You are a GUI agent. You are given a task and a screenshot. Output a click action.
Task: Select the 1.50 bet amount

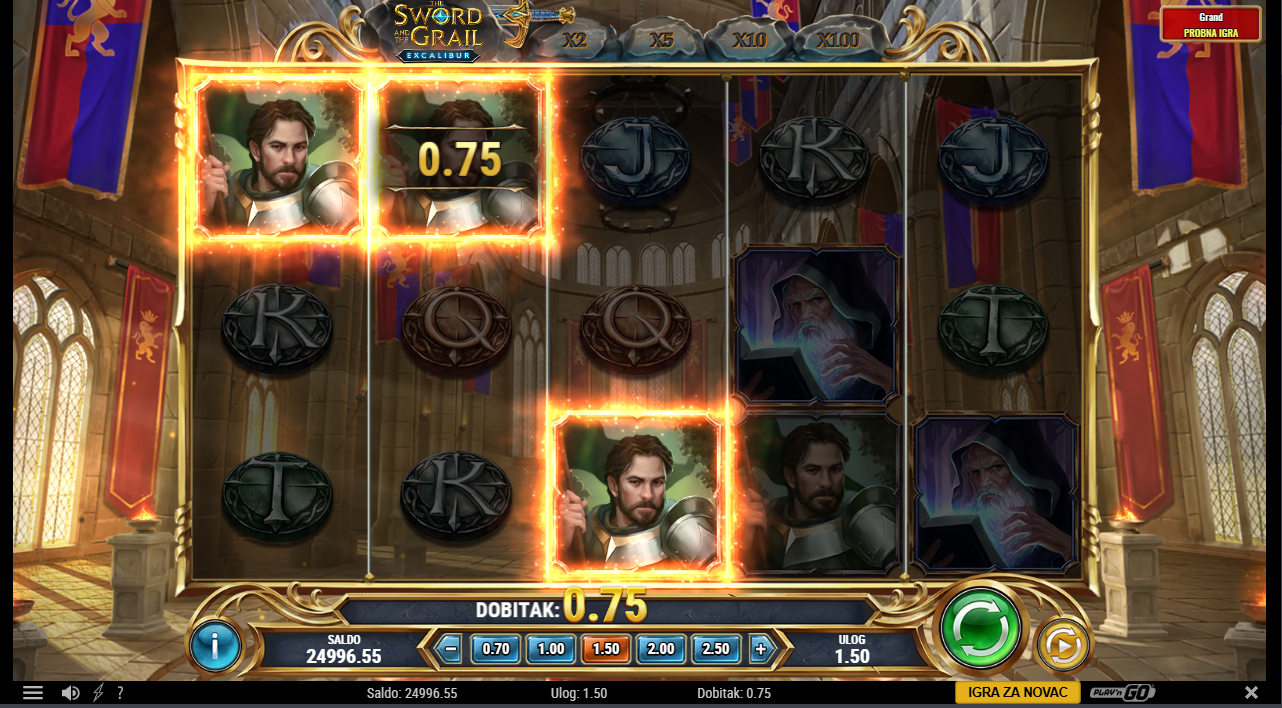(x=606, y=648)
